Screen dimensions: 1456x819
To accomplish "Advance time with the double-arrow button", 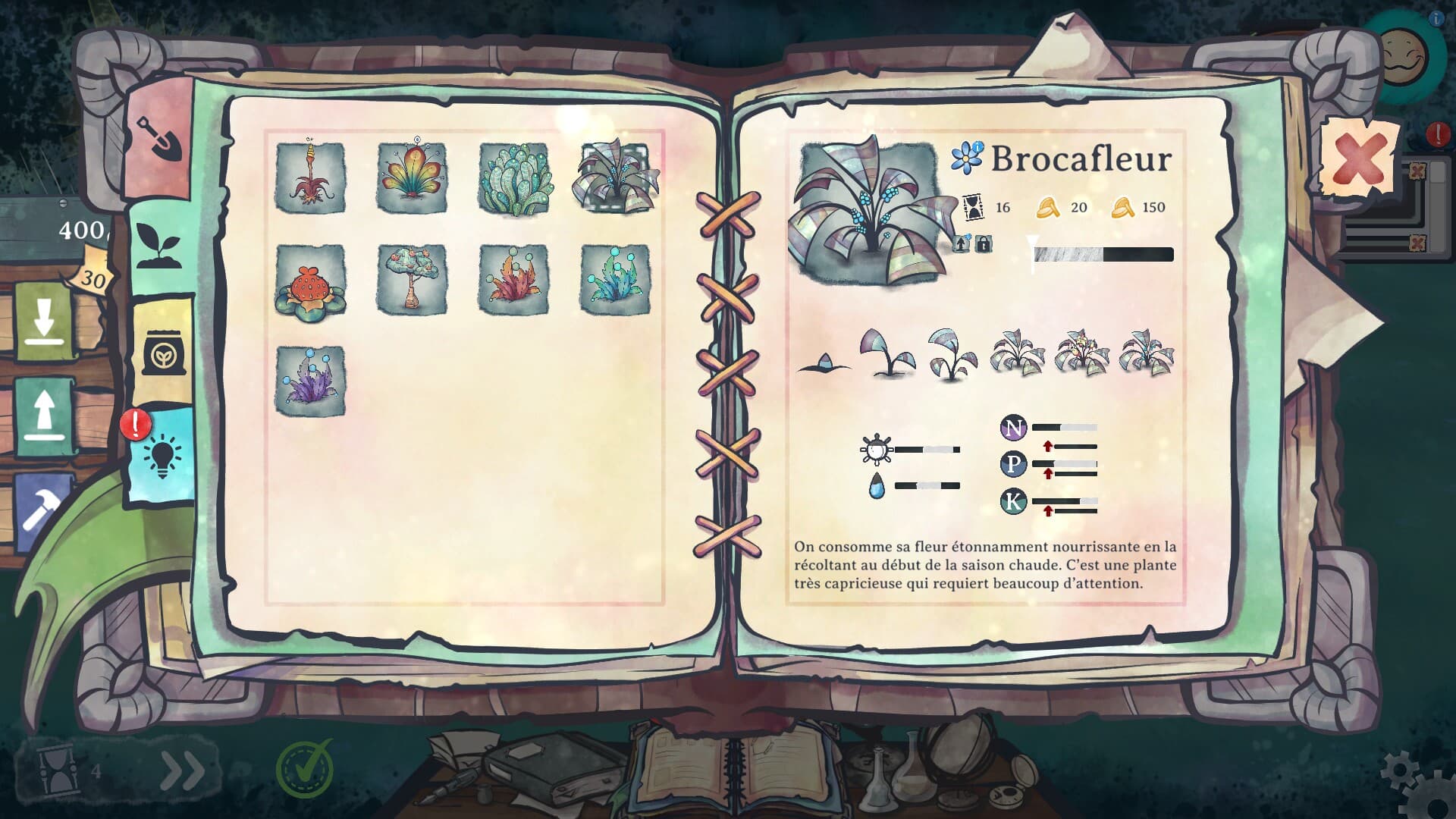I will coord(183,771).
